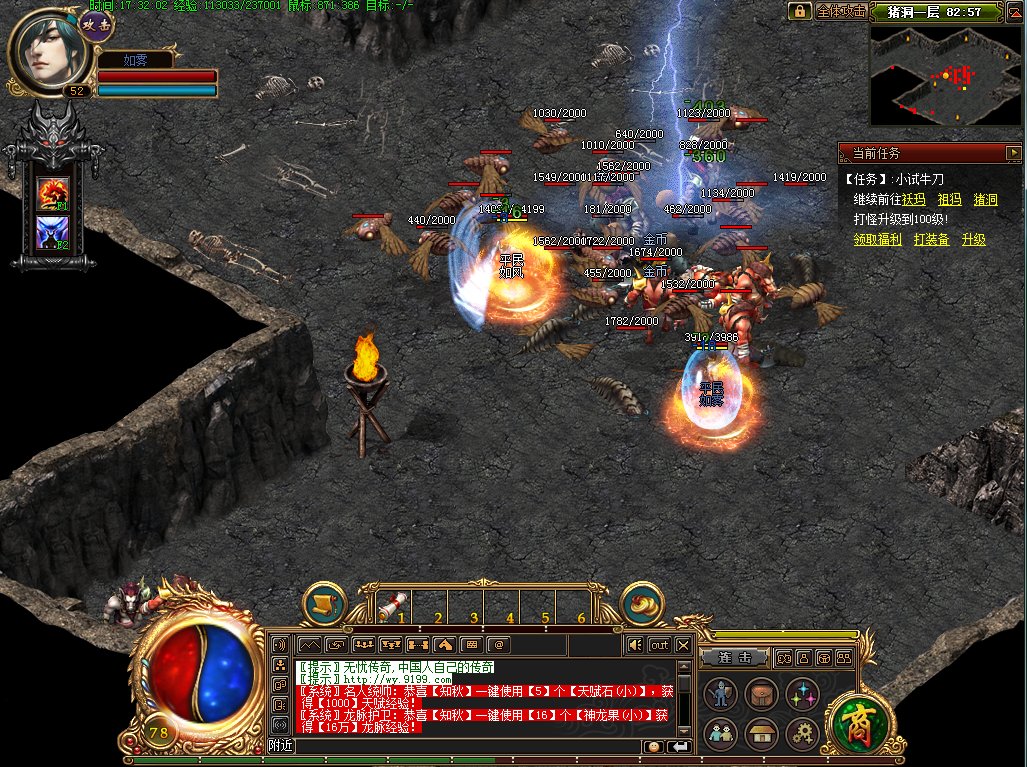Open the backpack bag icon
The image size is (1027, 767).
[761, 695]
